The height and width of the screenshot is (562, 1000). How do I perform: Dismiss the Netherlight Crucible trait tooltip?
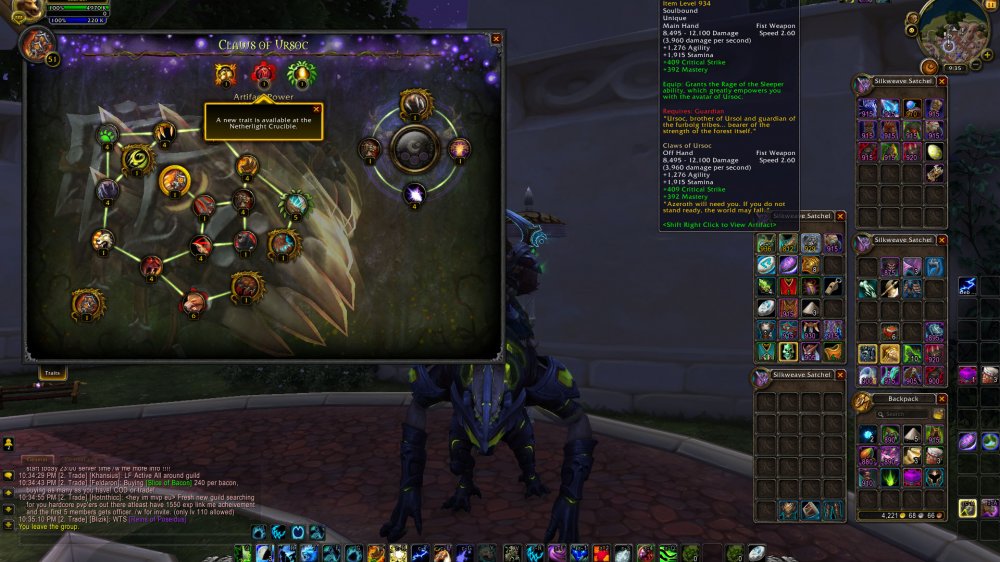pos(317,109)
